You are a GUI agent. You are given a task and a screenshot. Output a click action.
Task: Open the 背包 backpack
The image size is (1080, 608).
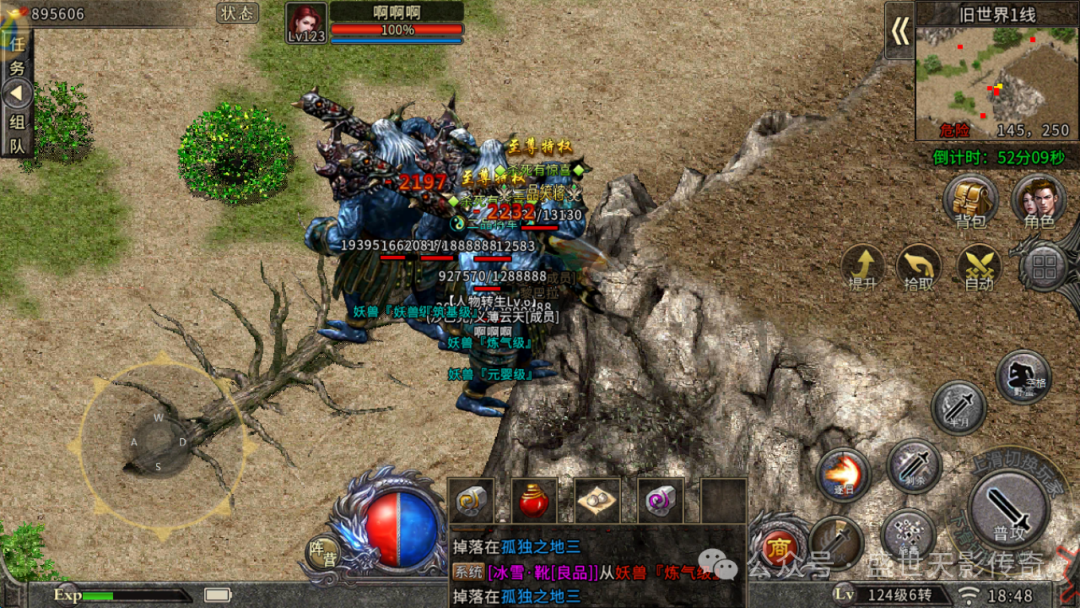tap(970, 200)
